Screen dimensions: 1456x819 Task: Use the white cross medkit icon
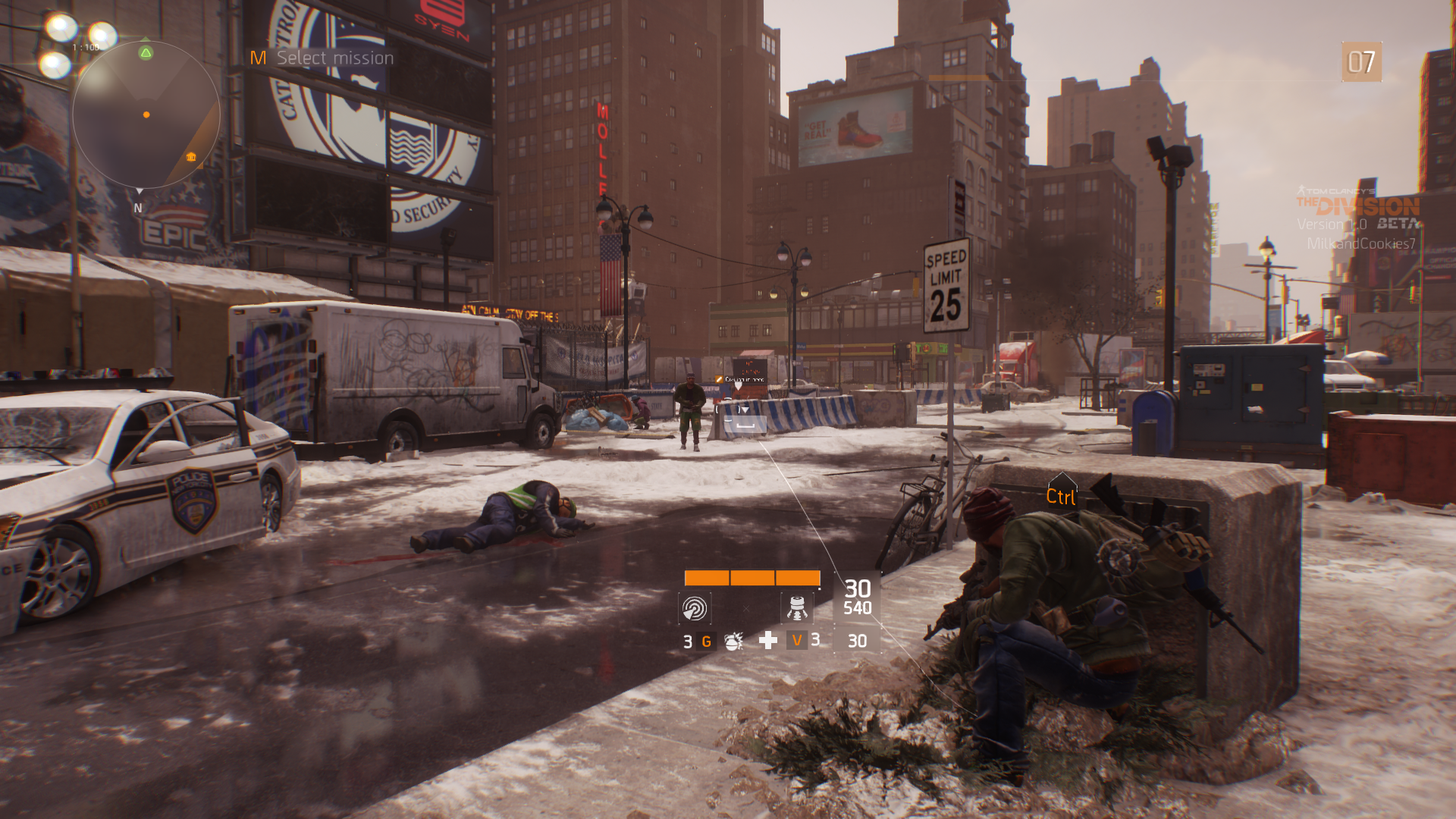768,641
